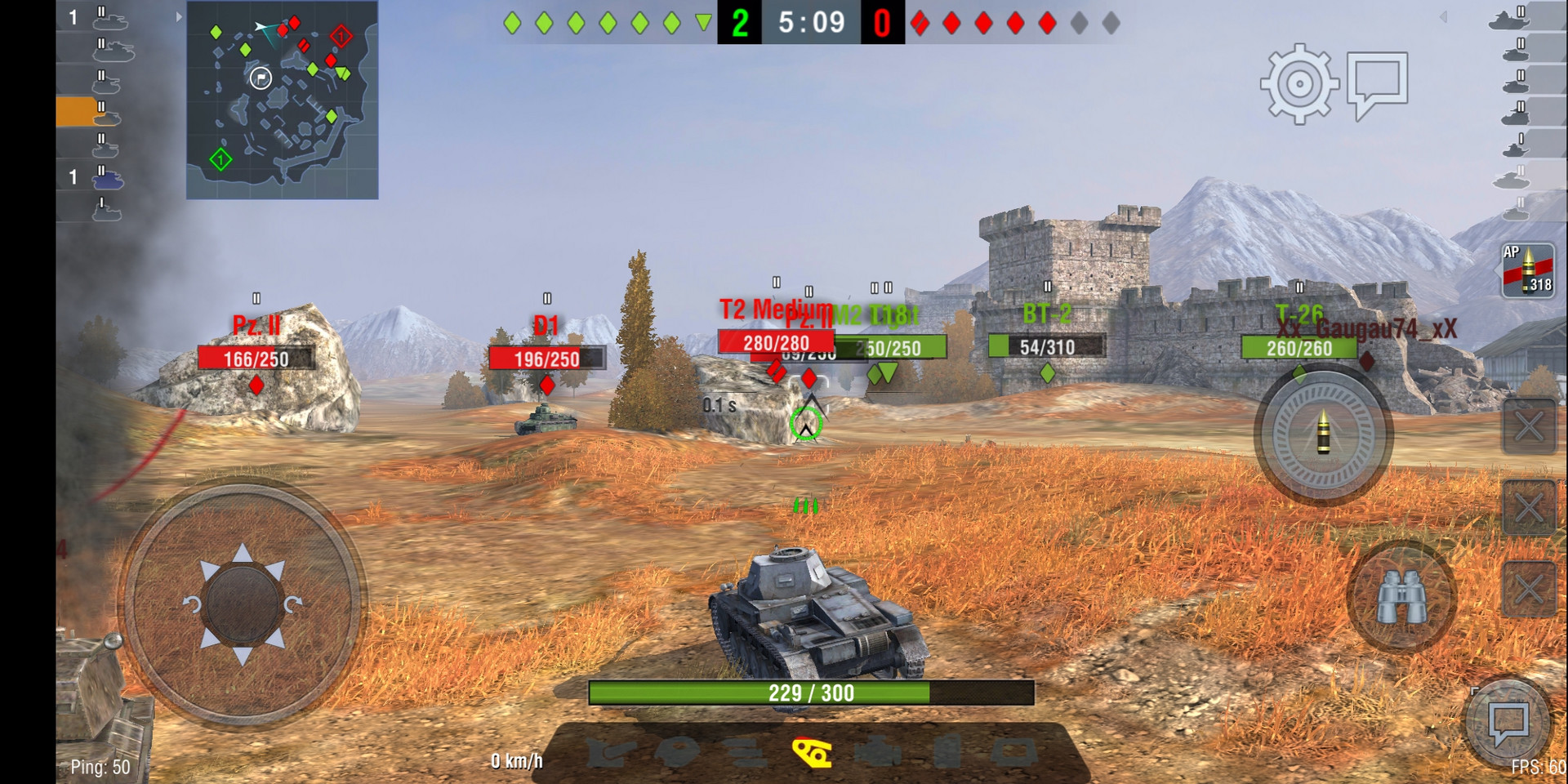
Task: Fire the gun with the round shell button
Action: pyautogui.click(x=1323, y=433)
